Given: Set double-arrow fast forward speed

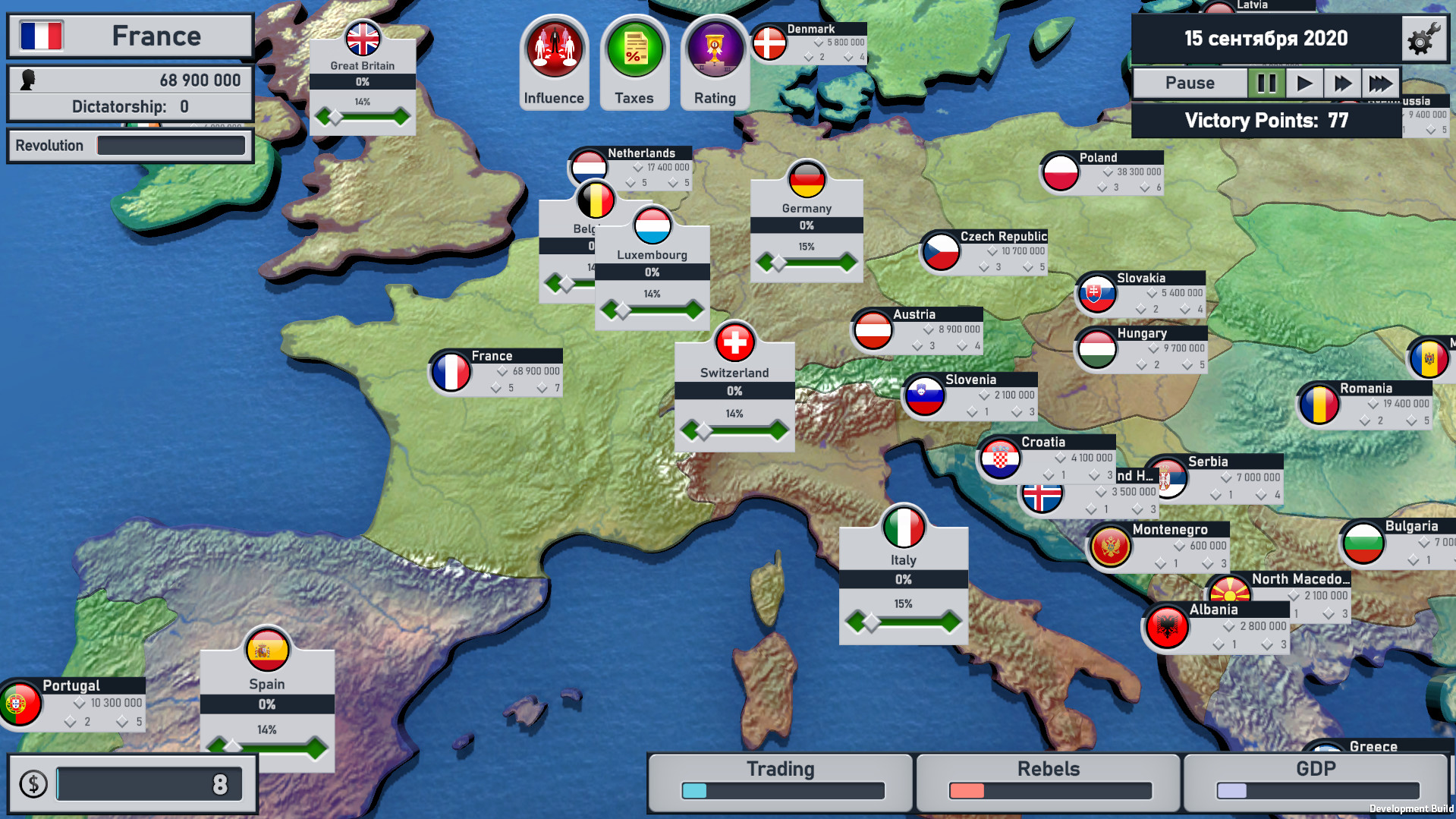Looking at the screenshot, I should click(x=1342, y=83).
